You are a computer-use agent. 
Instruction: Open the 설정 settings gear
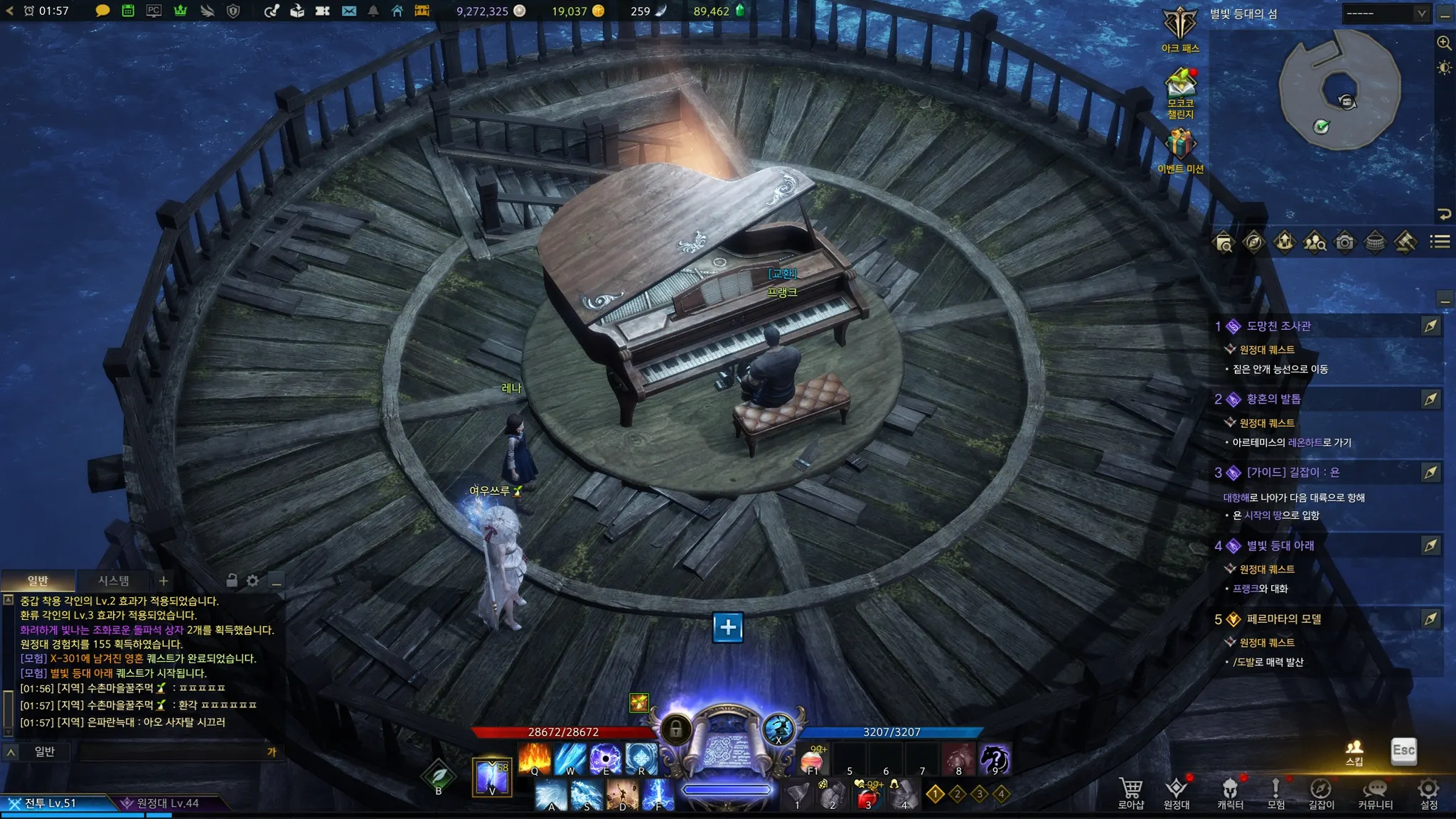point(1428,791)
